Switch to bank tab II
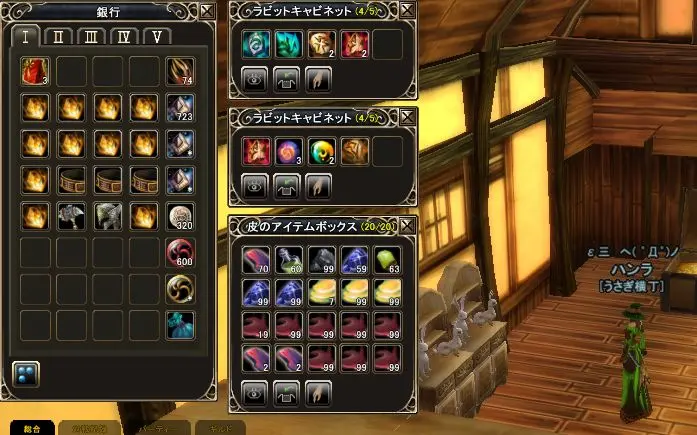The width and height of the screenshot is (697, 435). click(x=62, y=38)
